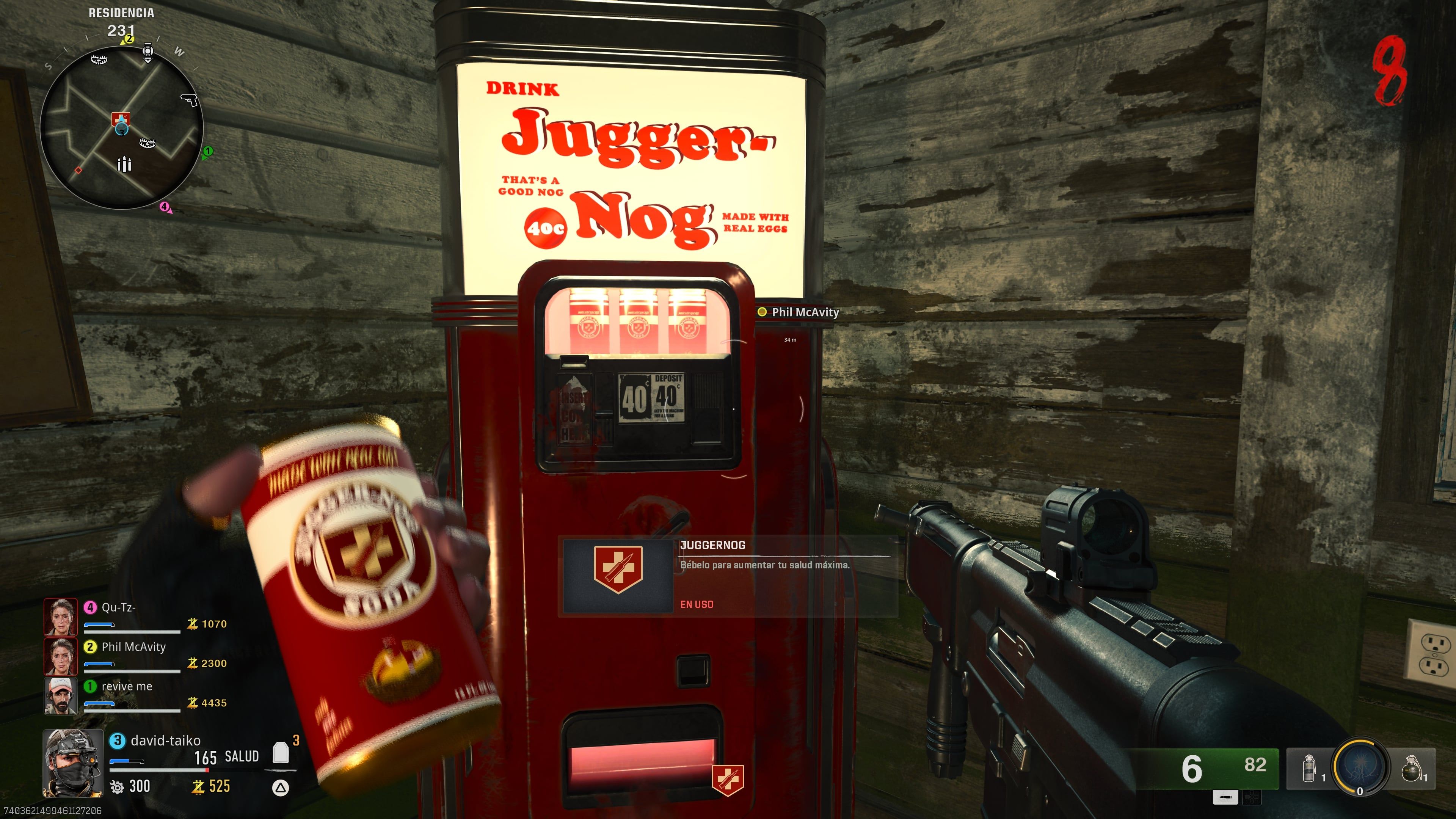Click the perk machine cross icon on the minimap

121,120
